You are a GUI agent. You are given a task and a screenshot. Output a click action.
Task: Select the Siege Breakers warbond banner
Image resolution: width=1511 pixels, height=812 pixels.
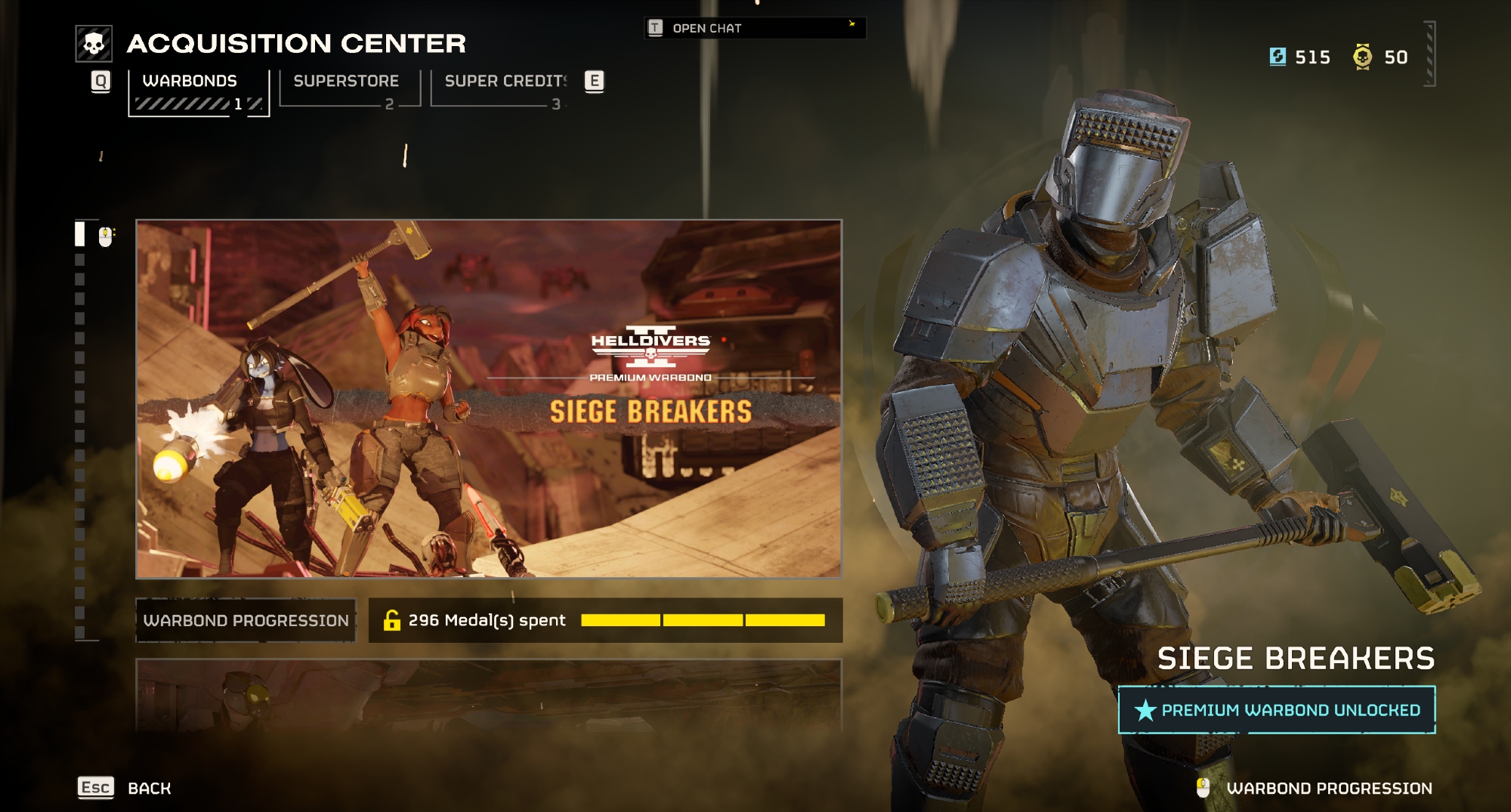489,399
